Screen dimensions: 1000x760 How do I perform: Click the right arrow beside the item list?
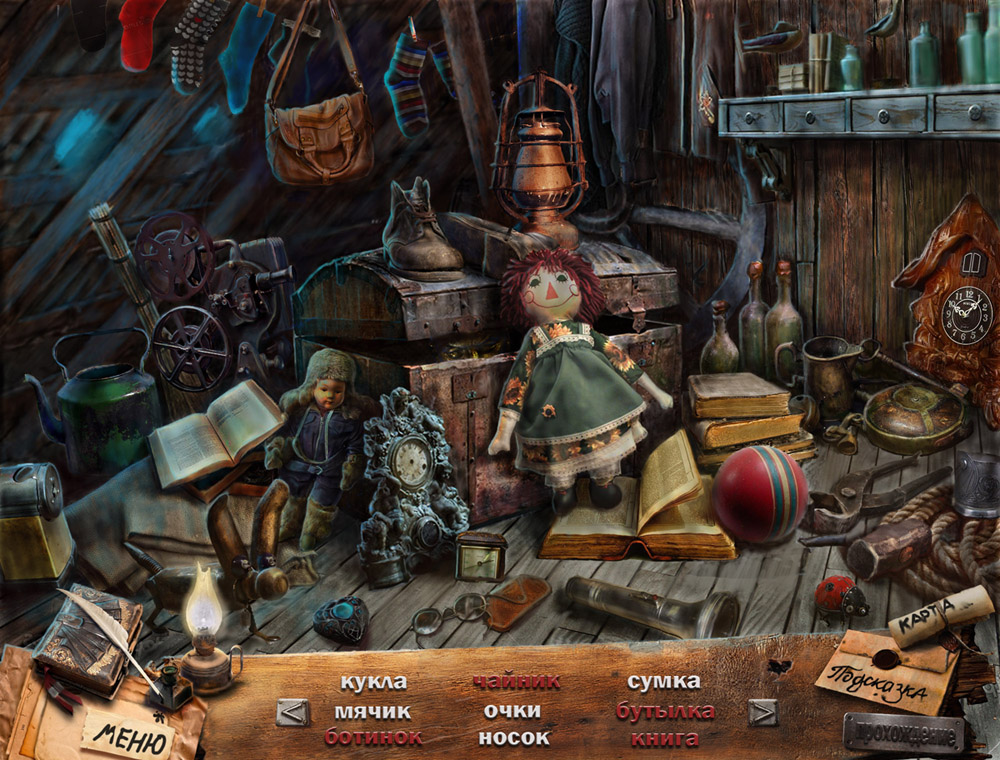pos(762,712)
